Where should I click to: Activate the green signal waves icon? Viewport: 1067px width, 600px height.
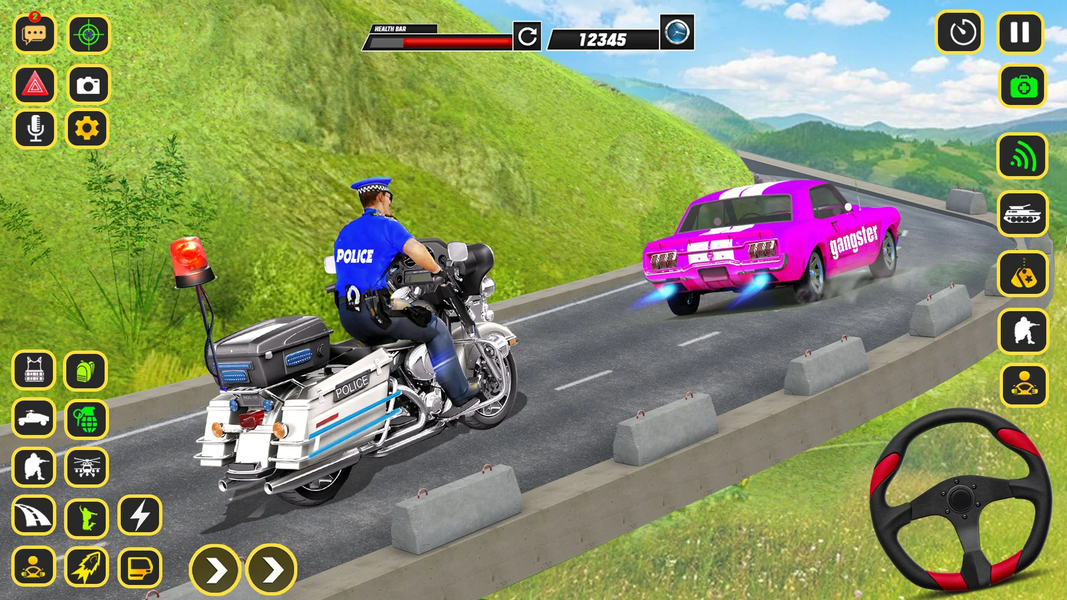tap(1022, 156)
